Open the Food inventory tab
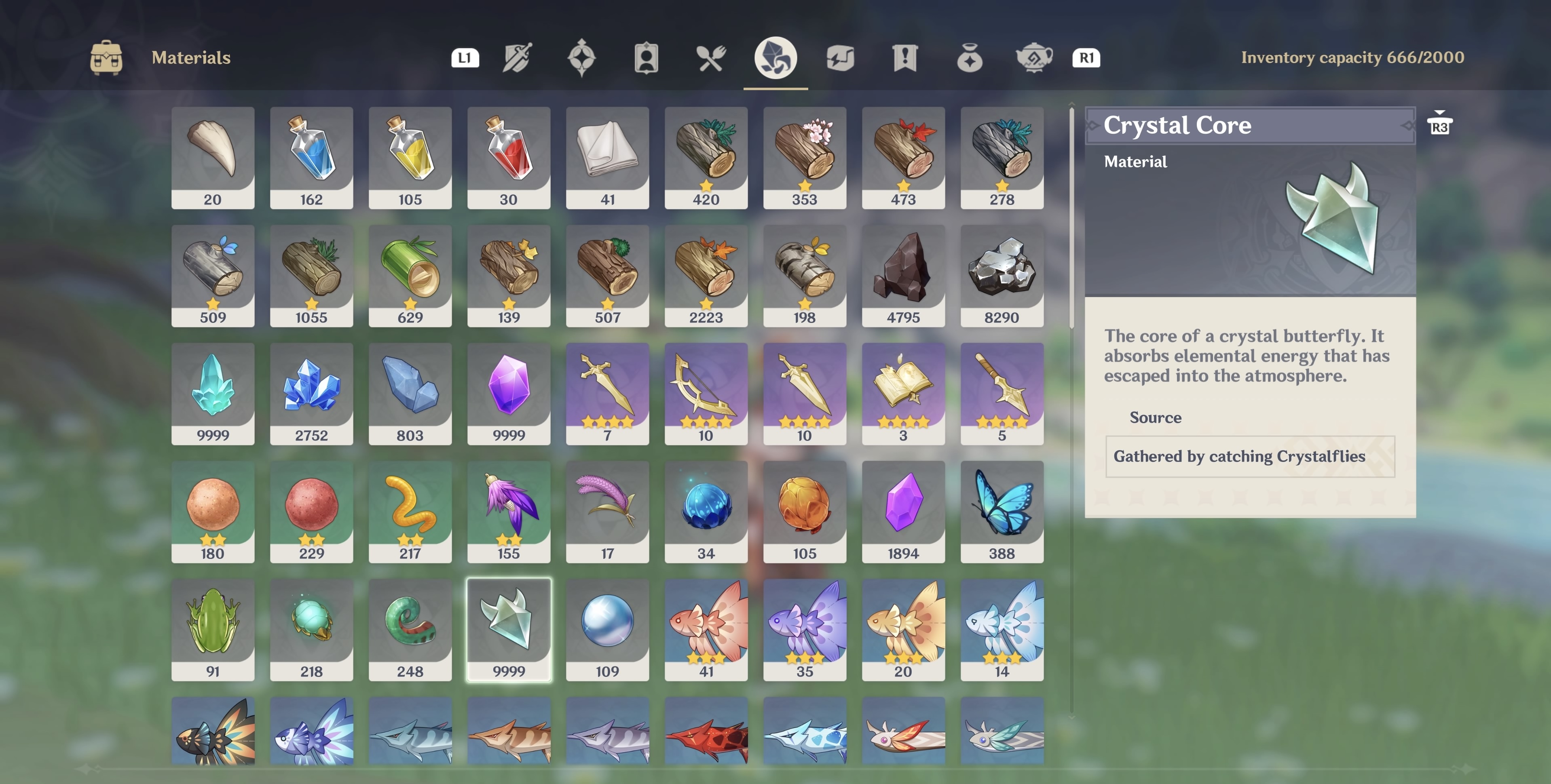Viewport: 1551px width, 784px height. pos(710,58)
